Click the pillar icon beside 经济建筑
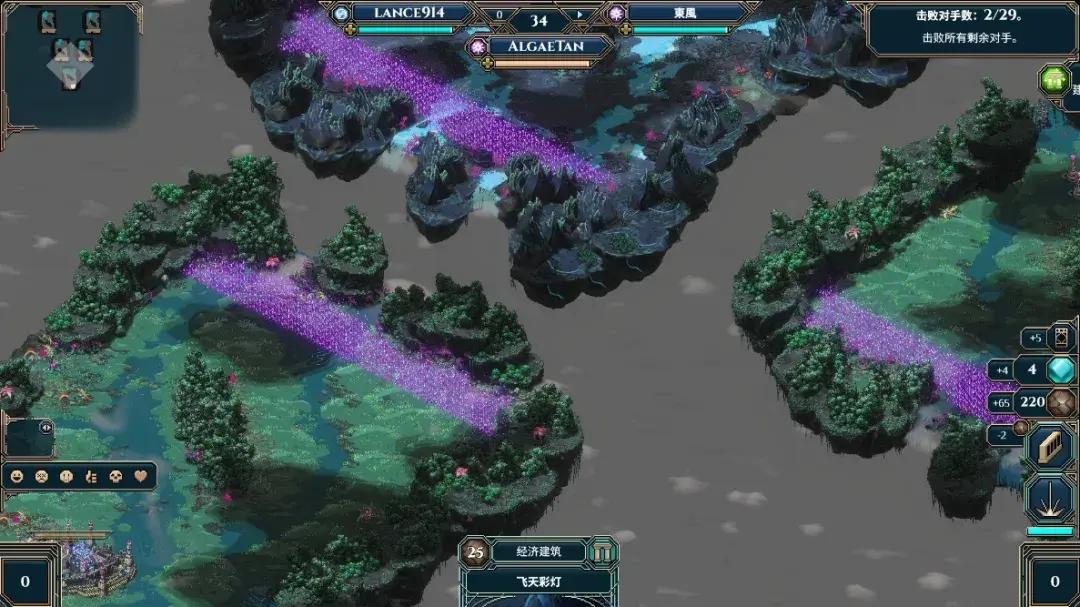The width and height of the screenshot is (1080, 607). tap(602, 551)
